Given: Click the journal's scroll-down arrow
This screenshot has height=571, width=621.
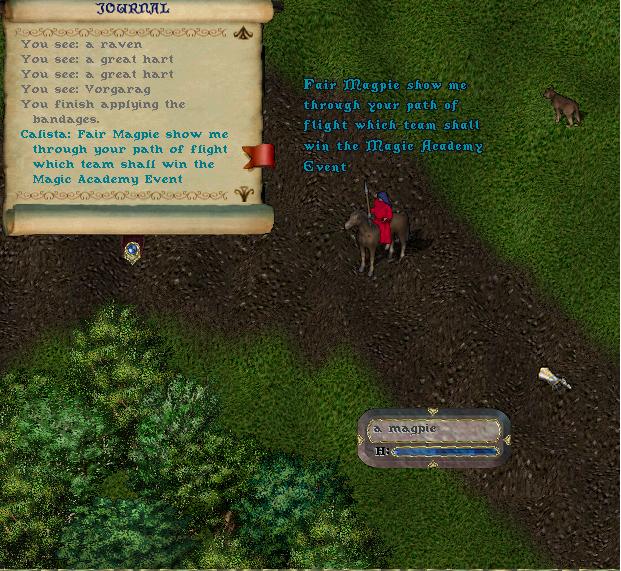Looking at the screenshot, I should tap(242, 194).
